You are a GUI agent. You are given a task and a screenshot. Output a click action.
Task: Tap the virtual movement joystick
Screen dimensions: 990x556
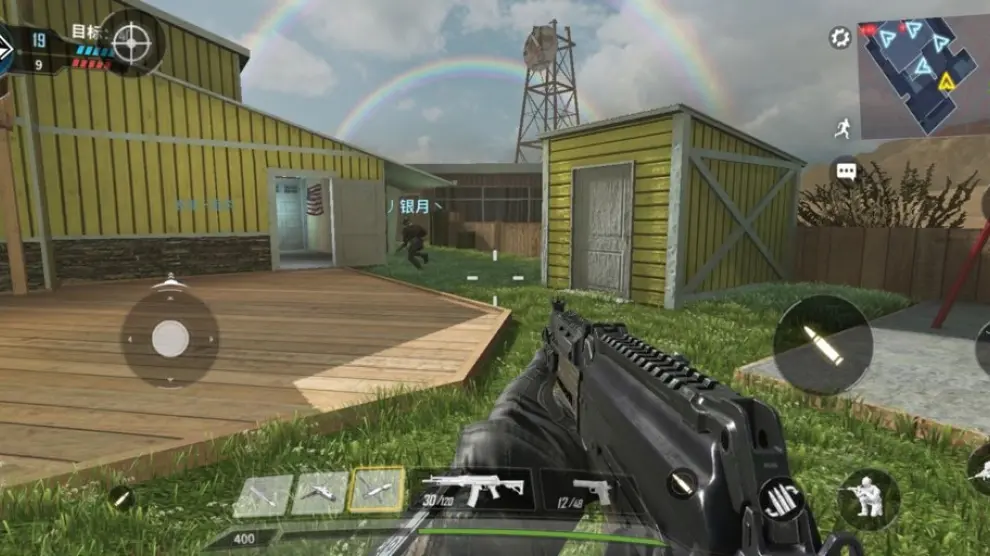point(170,340)
